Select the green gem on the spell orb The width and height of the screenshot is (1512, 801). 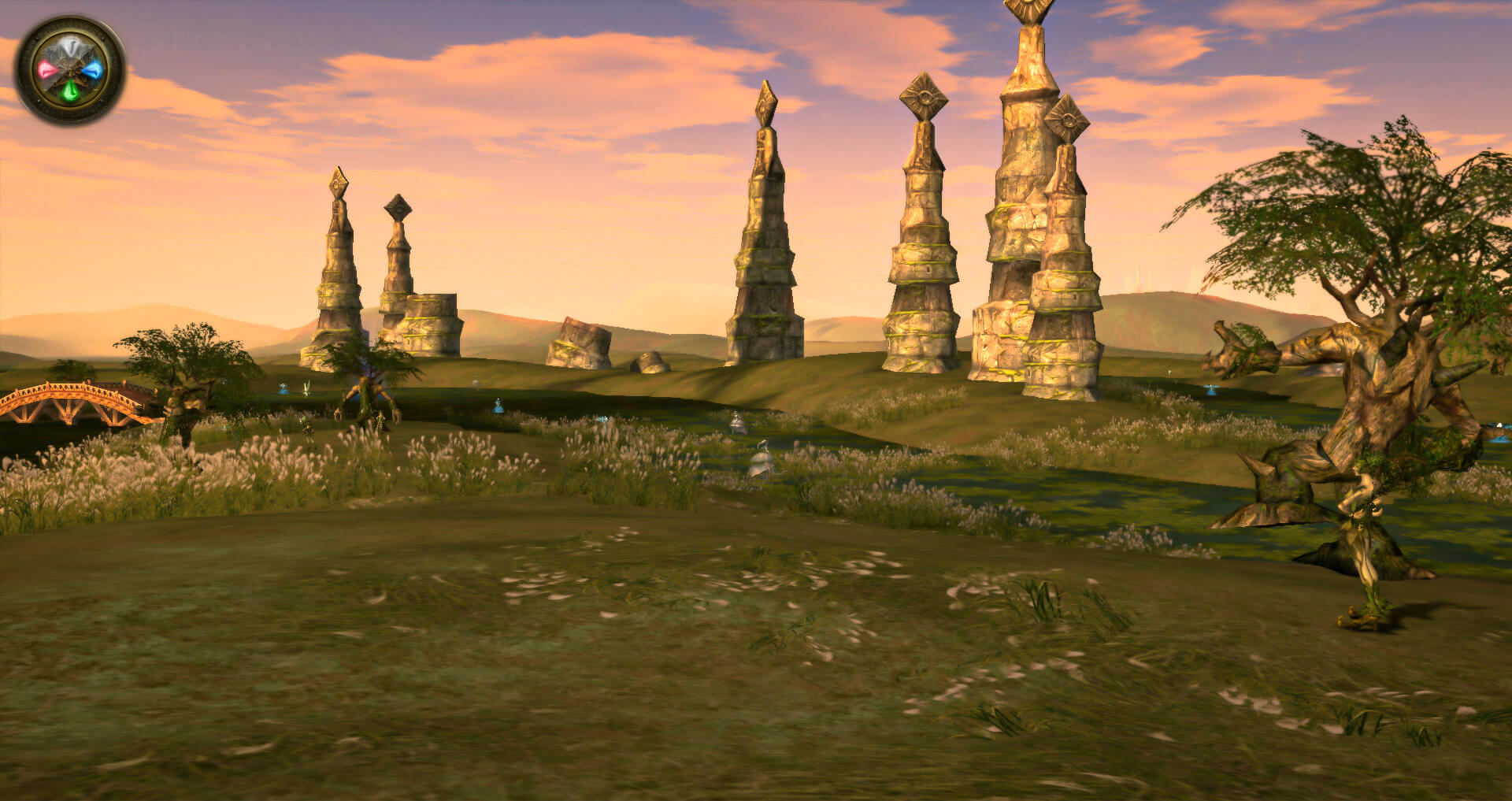click(x=71, y=91)
